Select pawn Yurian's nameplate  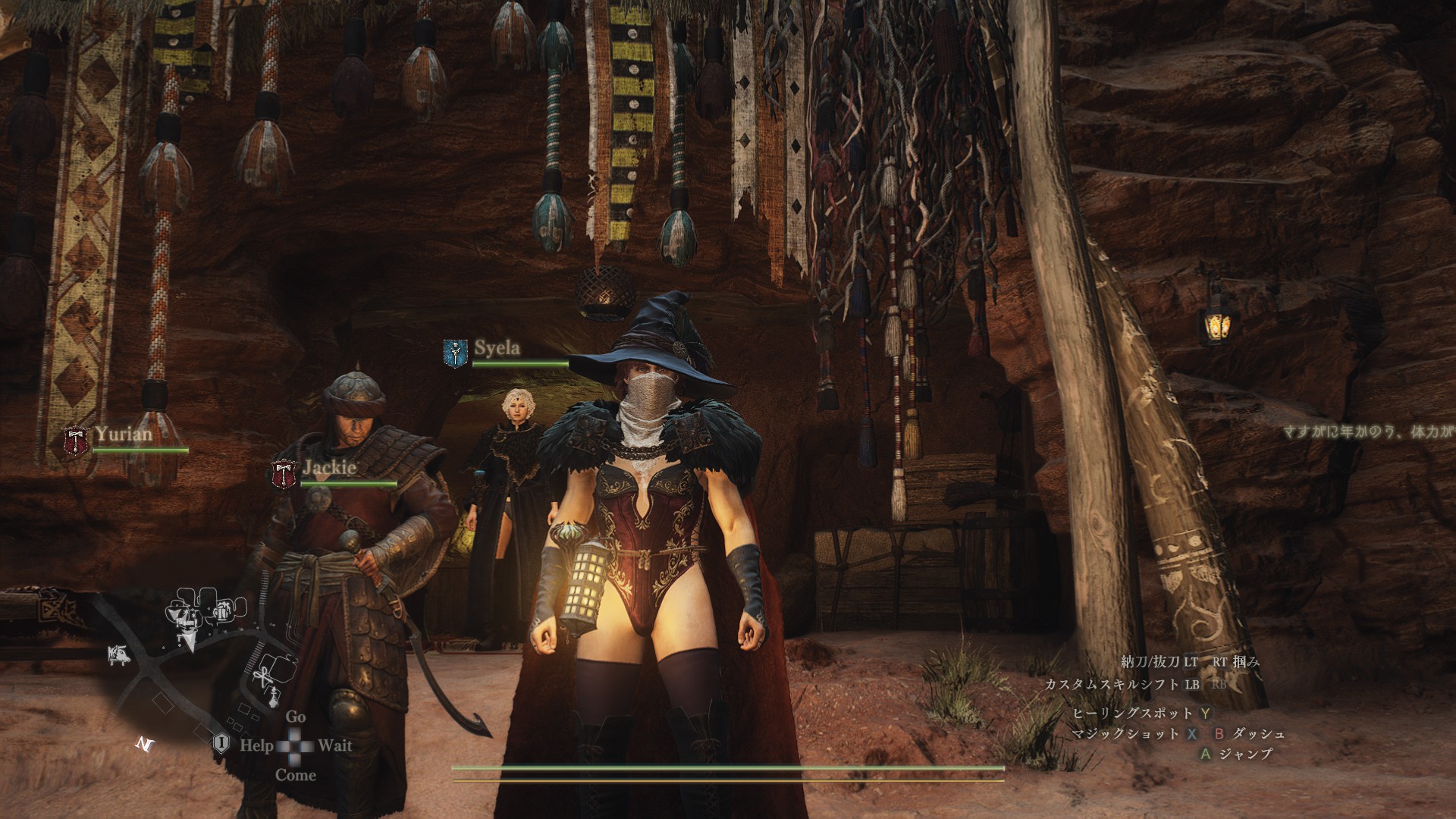pos(124,435)
